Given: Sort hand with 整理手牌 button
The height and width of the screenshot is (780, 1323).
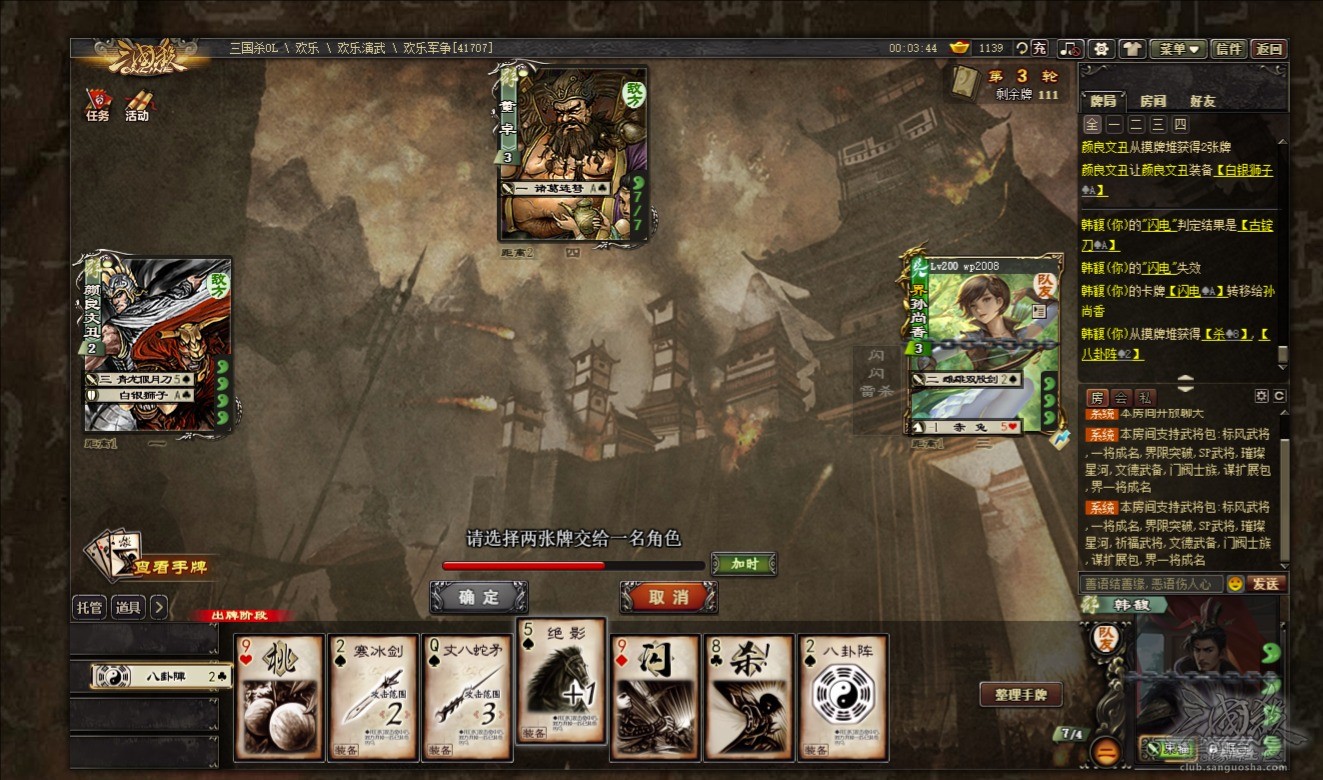Looking at the screenshot, I should click(x=1020, y=695).
